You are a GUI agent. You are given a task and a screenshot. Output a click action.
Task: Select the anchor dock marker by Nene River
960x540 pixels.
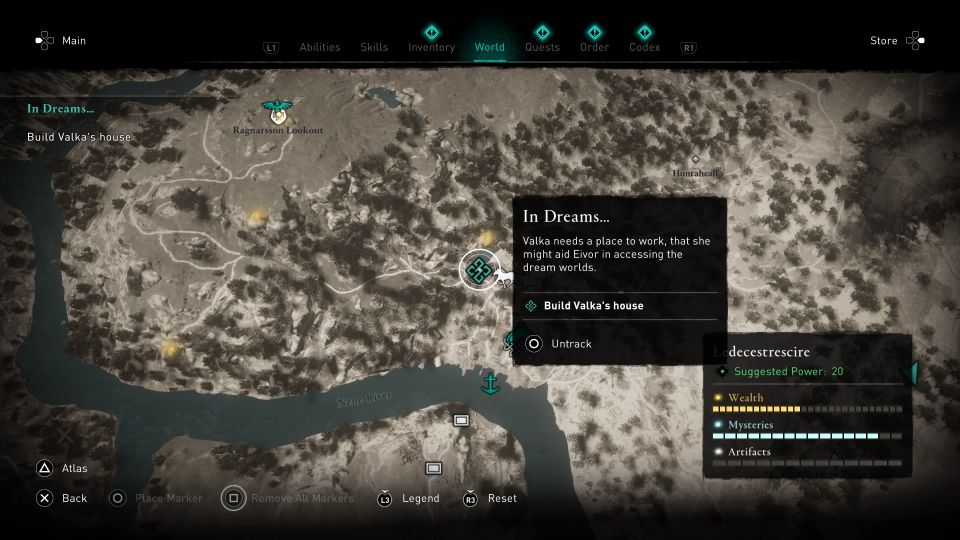tap(490, 382)
